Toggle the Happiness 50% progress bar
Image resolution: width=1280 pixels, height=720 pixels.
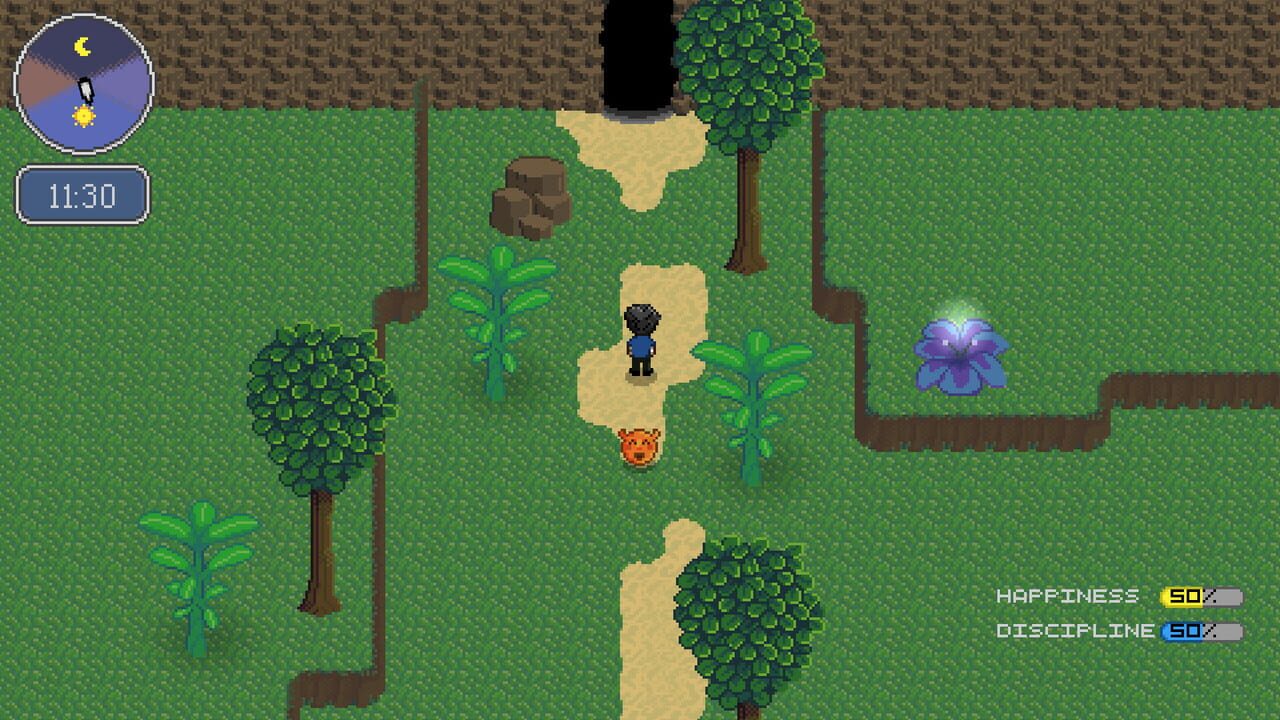click(1200, 597)
